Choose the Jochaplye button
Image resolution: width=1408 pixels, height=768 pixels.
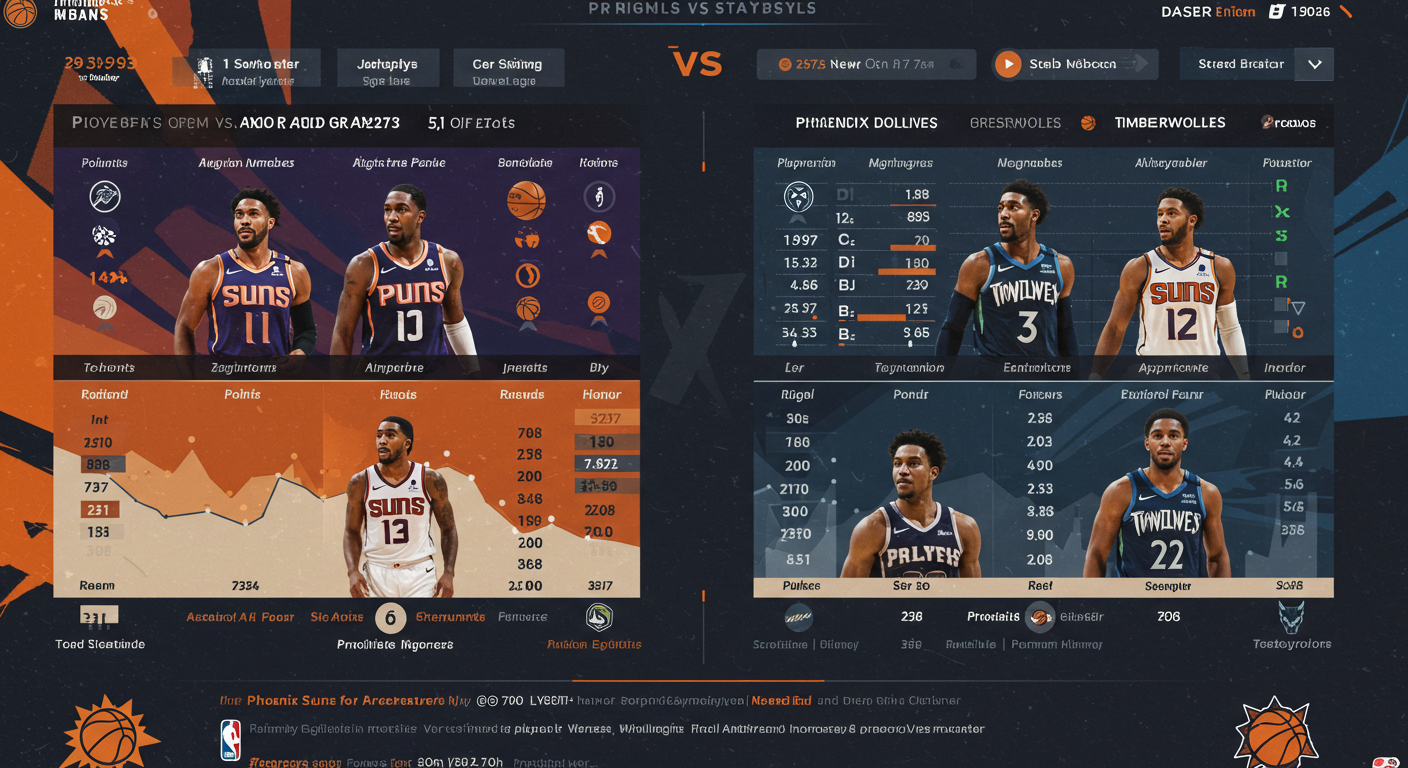pyautogui.click(x=387, y=70)
